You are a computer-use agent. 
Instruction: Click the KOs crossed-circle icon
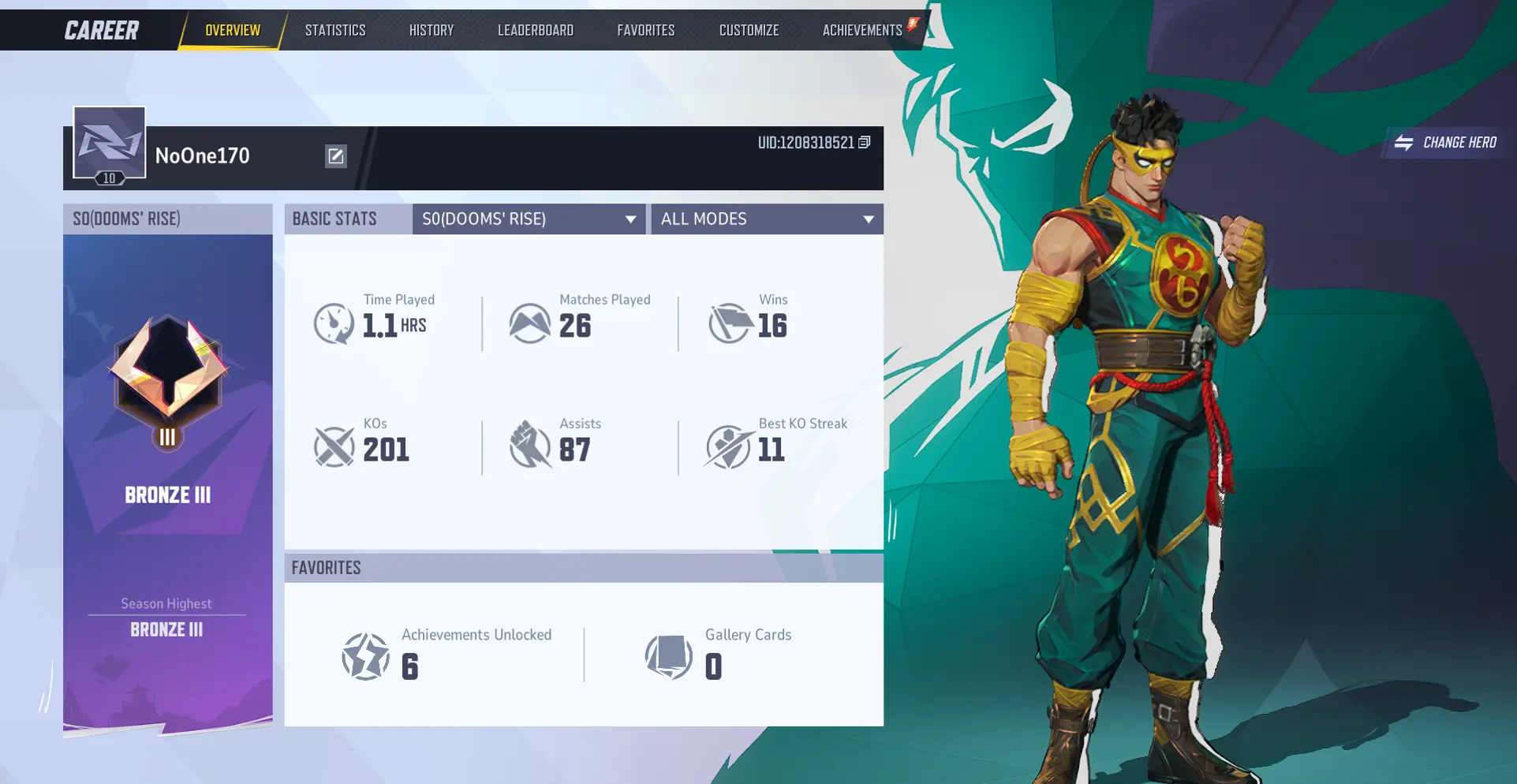[x=334, y=447]
